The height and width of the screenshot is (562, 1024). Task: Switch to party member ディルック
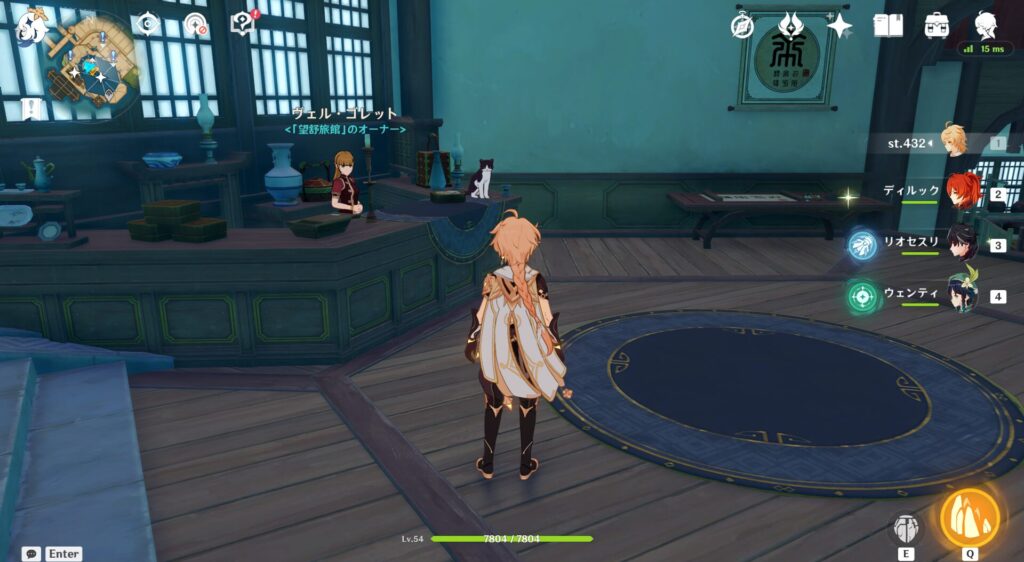click(x=962, y=192)
